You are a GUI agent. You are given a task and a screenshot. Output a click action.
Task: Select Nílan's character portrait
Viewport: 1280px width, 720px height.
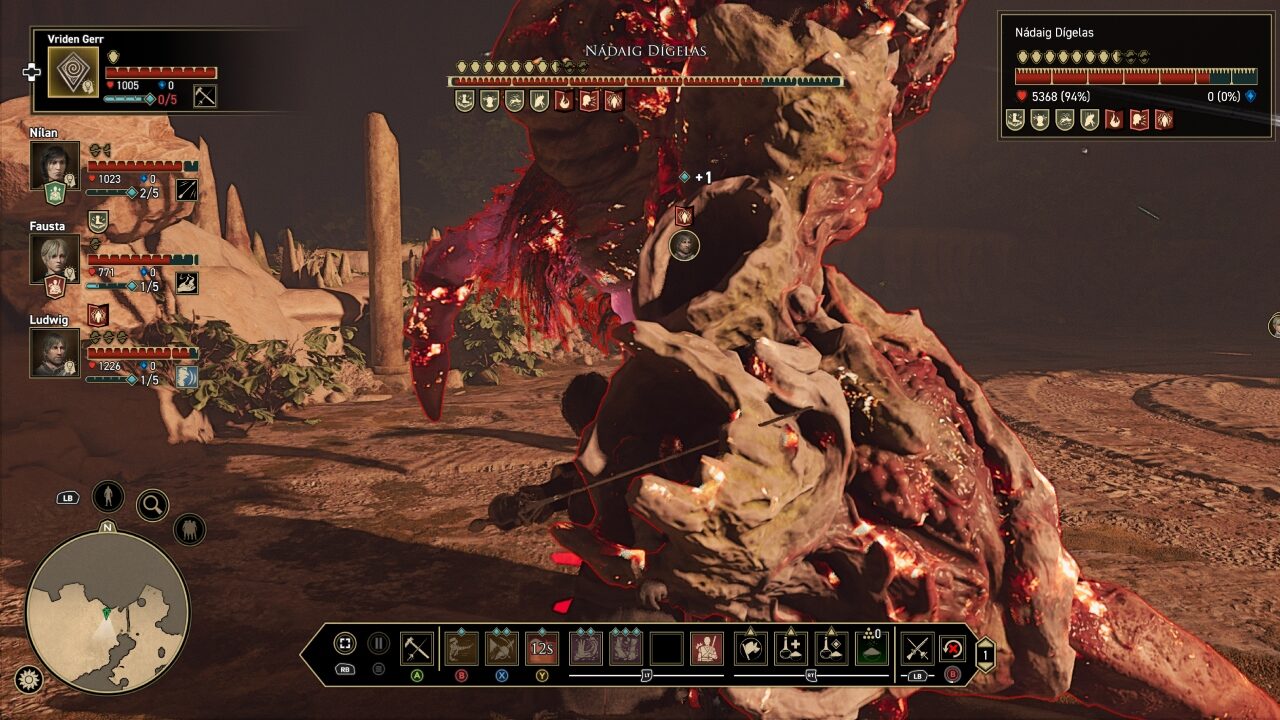point(57,163)
